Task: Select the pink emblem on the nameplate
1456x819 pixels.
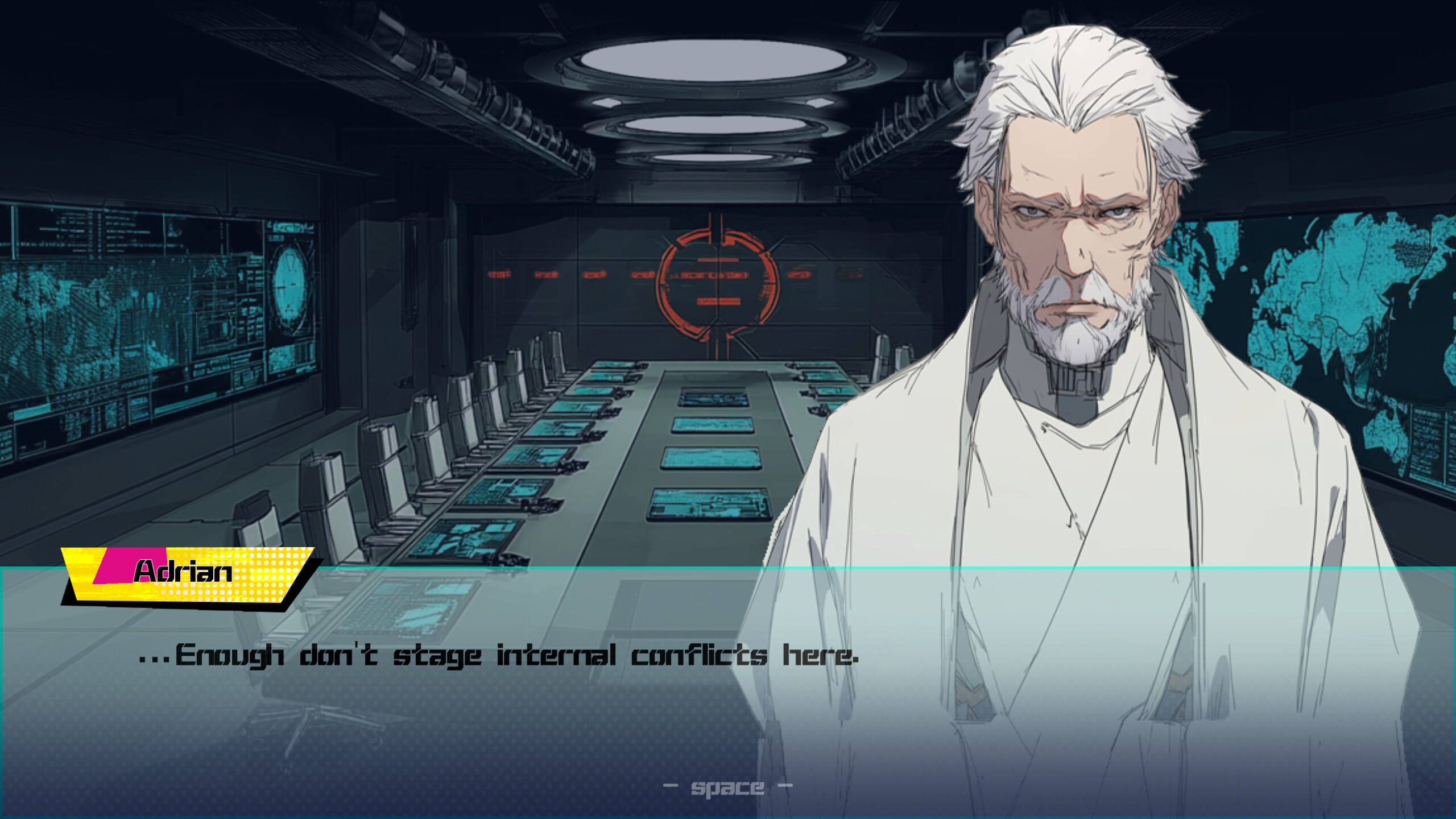Action: (x=113, y=570)
